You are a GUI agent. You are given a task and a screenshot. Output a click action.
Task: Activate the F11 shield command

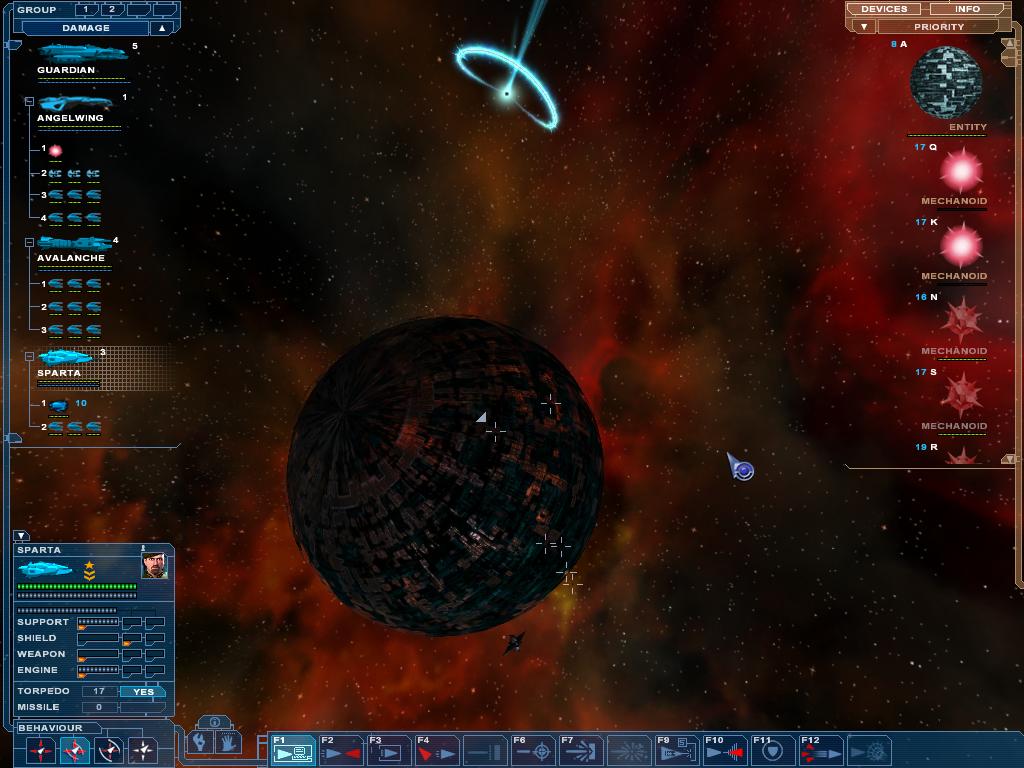click(x=771, y=751)
